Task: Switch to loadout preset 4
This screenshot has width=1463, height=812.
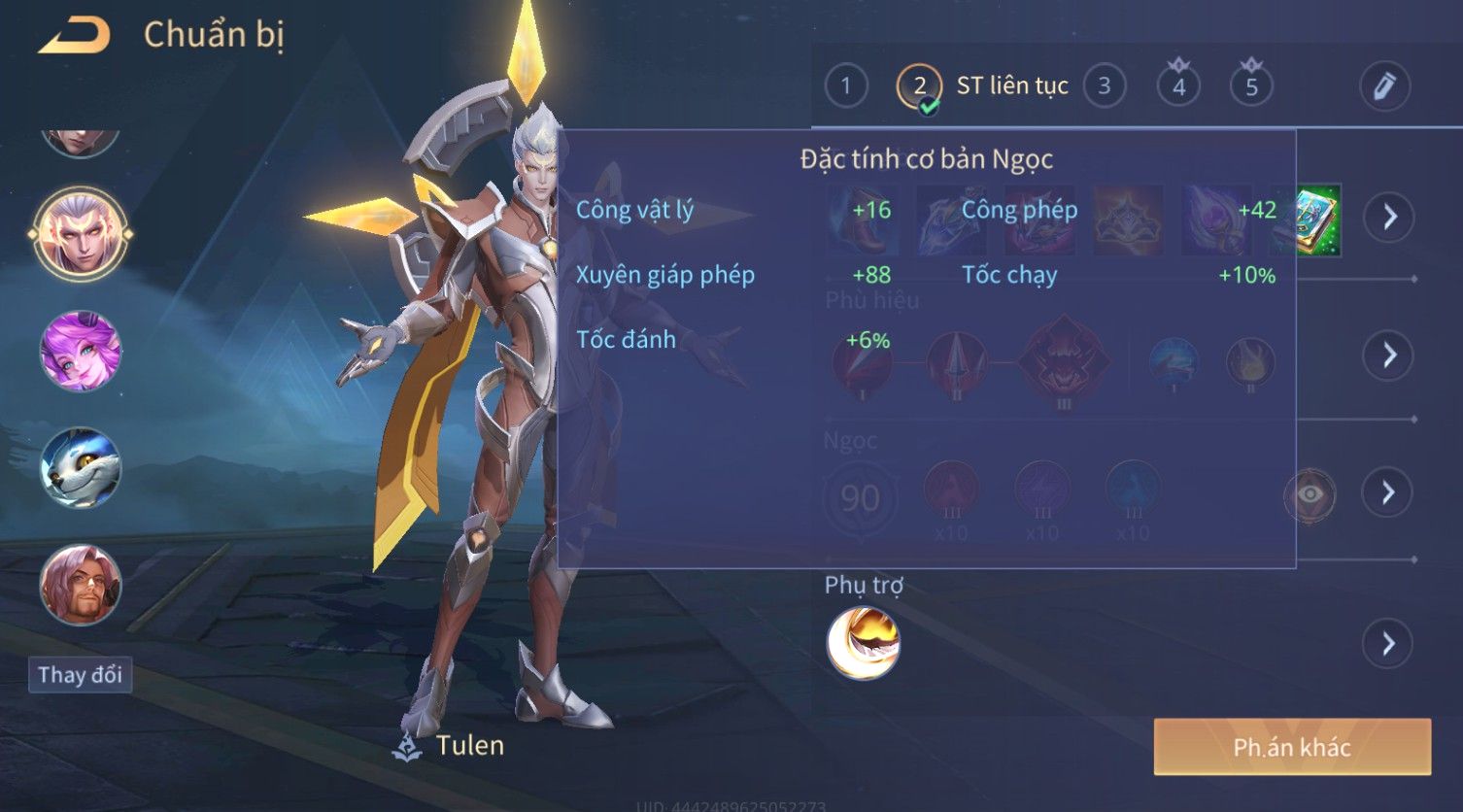Action: [1178, 86]
